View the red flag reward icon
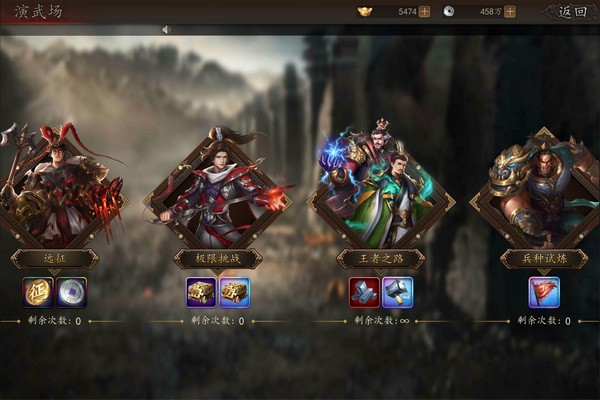This screenshot has width=600, height=400. (x=544, y=292)
